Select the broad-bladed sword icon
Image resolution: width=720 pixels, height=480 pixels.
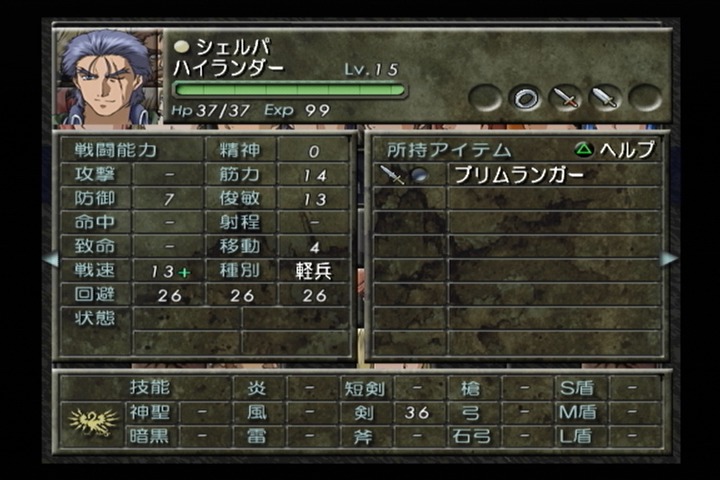(606, 98)
